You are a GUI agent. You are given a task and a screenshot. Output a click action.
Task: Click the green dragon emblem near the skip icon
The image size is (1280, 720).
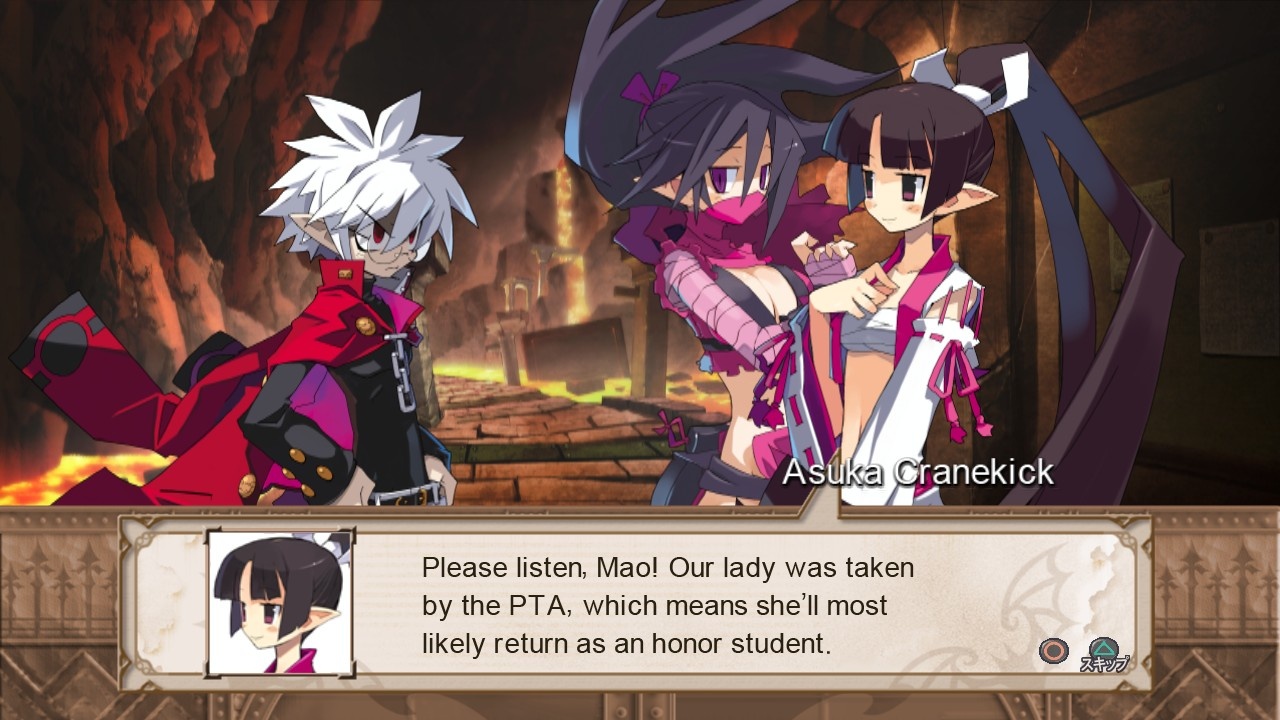[1103, 648]
